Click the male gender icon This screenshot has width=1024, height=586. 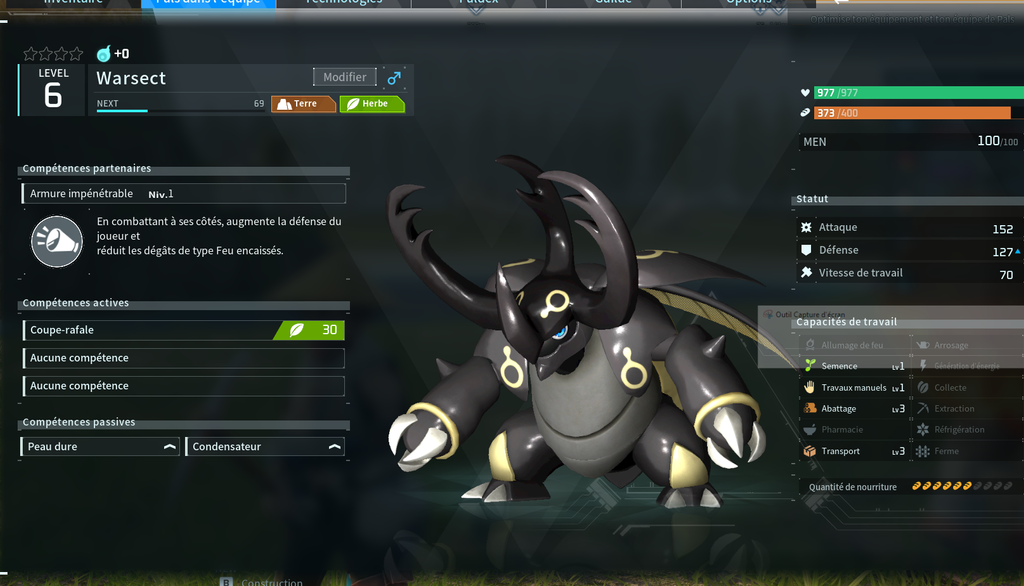[x=394, y=77]
